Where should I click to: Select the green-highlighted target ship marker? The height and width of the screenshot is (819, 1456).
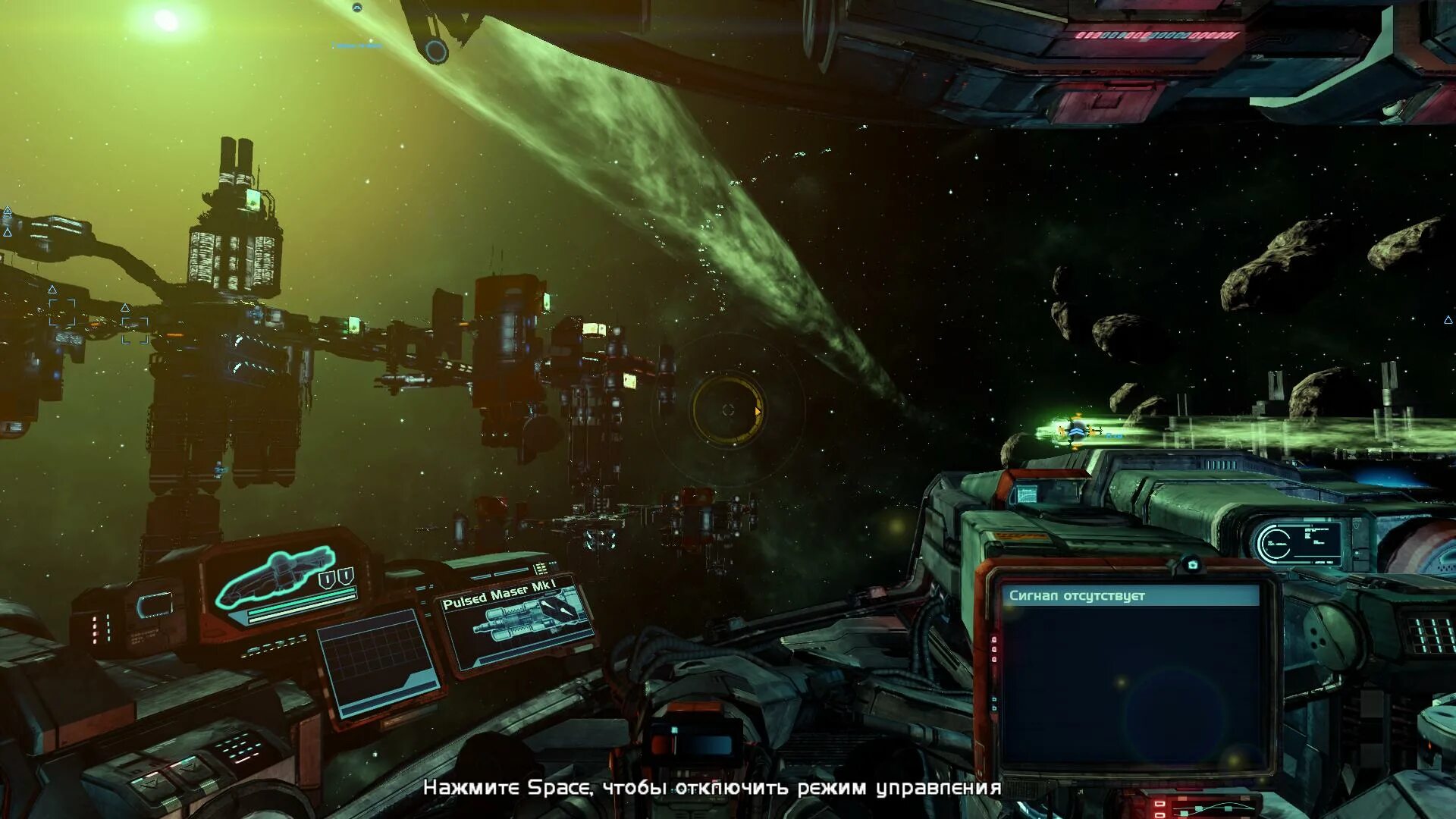pos(1076,431)
